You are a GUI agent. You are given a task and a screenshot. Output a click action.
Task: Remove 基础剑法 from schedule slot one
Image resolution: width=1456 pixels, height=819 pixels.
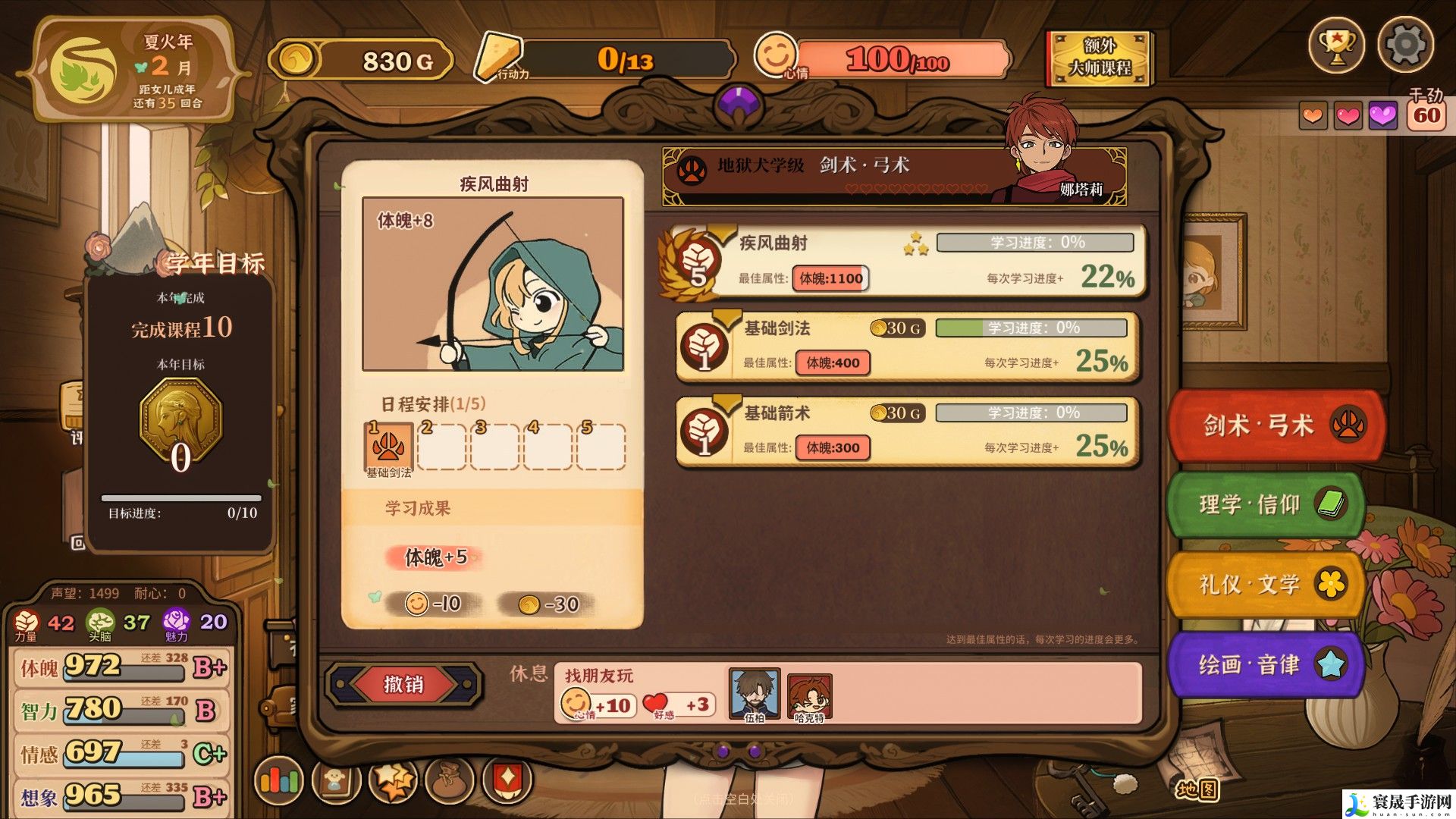pyautogui.click(x=388, y=447)
